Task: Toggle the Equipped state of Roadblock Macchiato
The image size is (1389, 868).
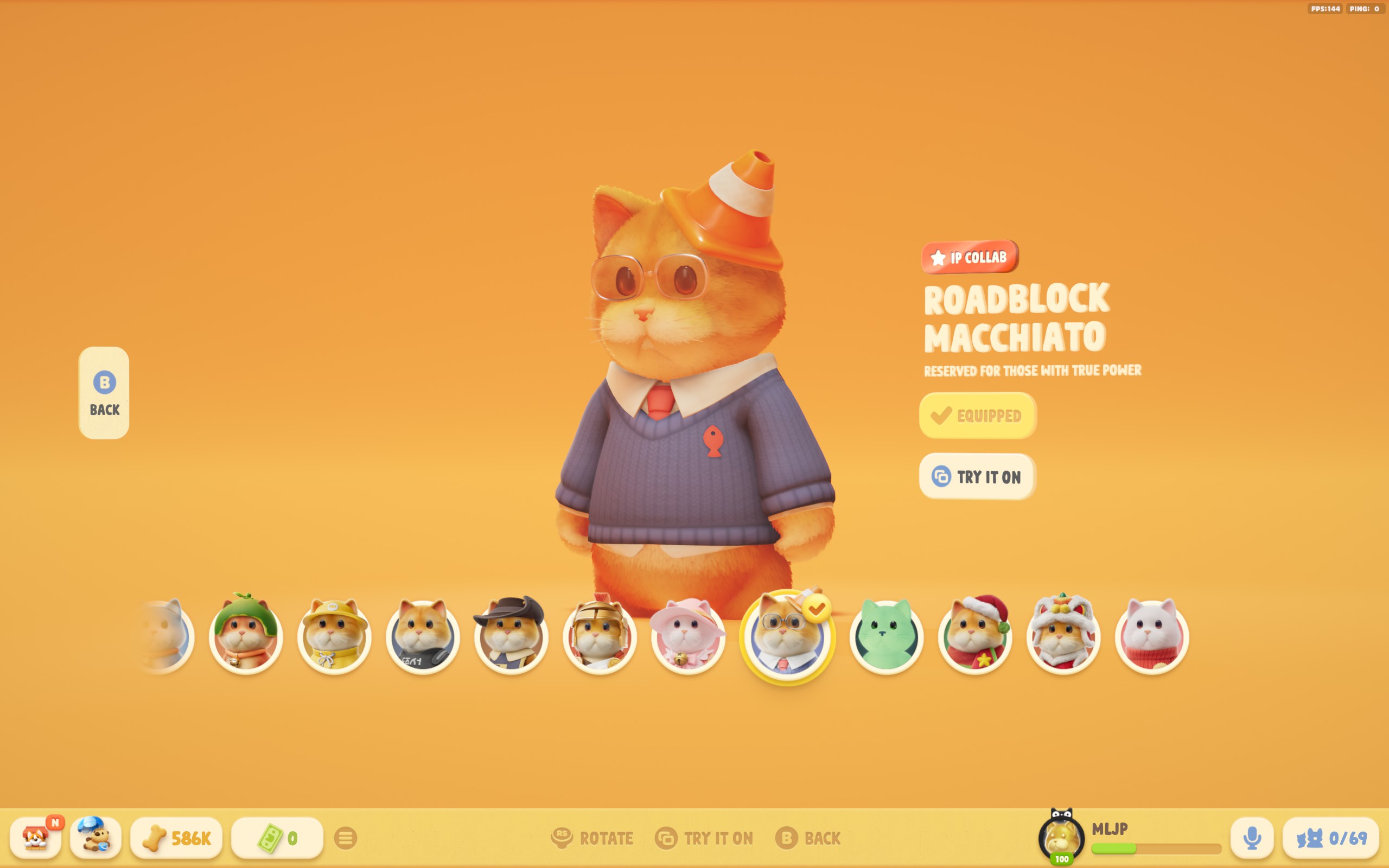Action: tap(978, 416)
